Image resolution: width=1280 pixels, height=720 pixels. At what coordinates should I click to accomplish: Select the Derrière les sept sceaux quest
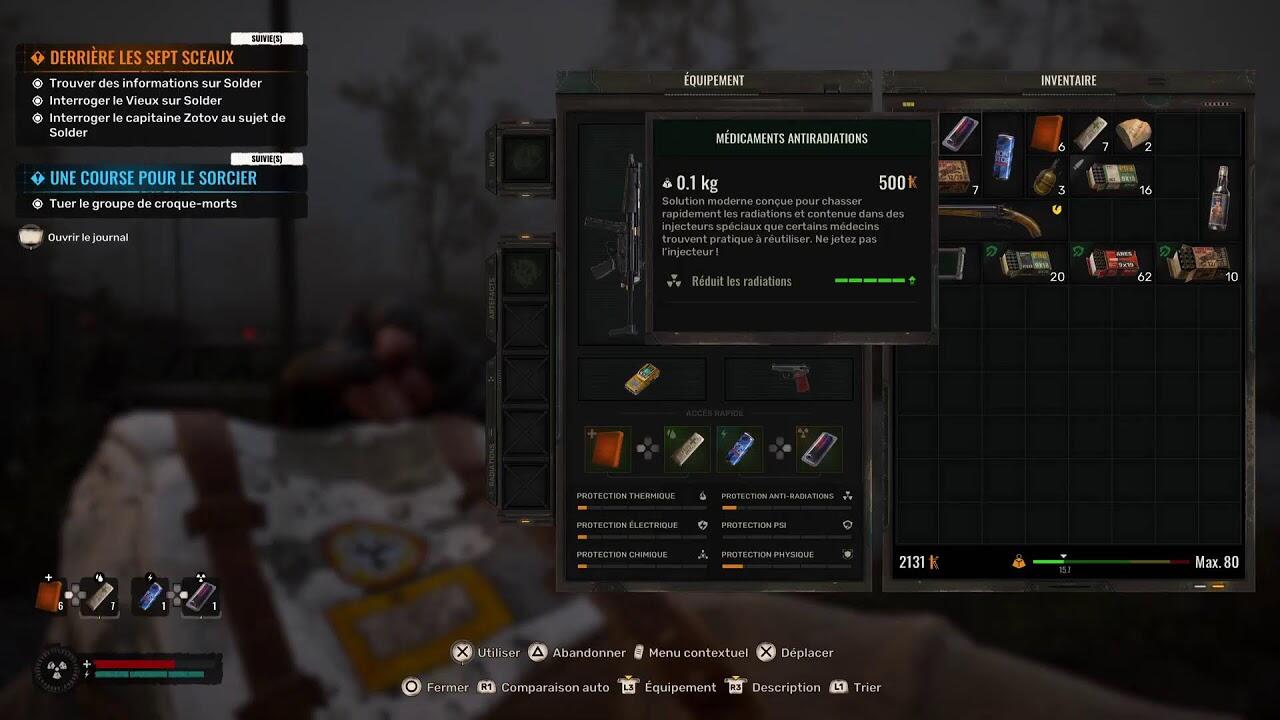[x=141, y=58]
